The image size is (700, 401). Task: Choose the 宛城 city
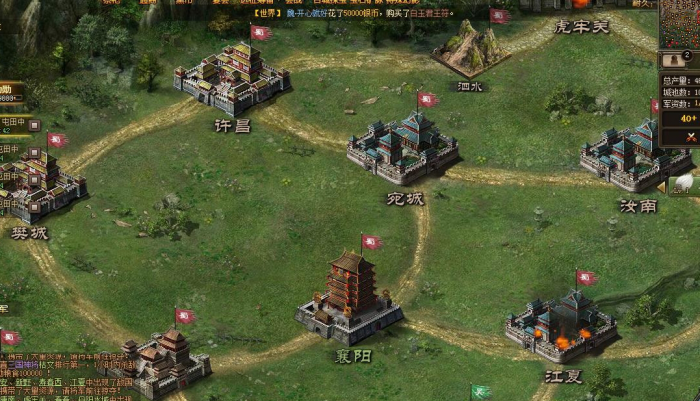[x=403, y=148]
